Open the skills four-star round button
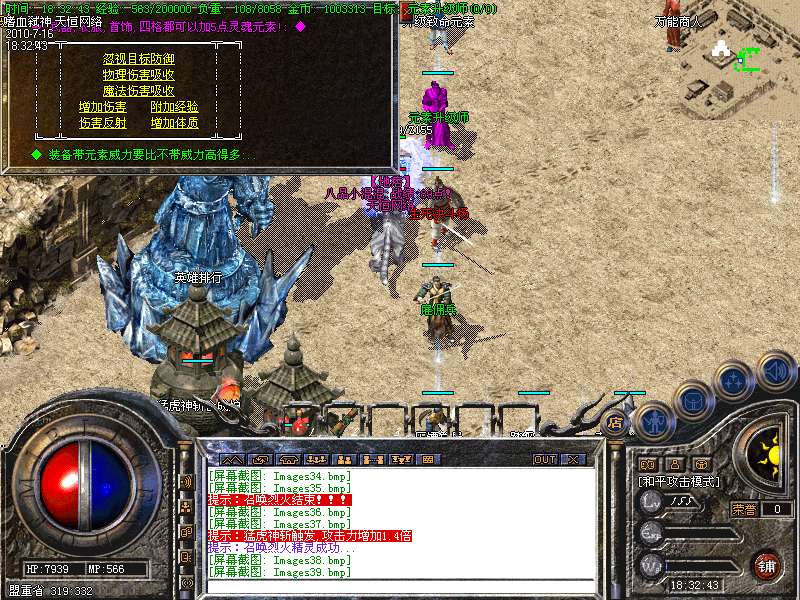800x600 pixels. (x=733, y=382)
